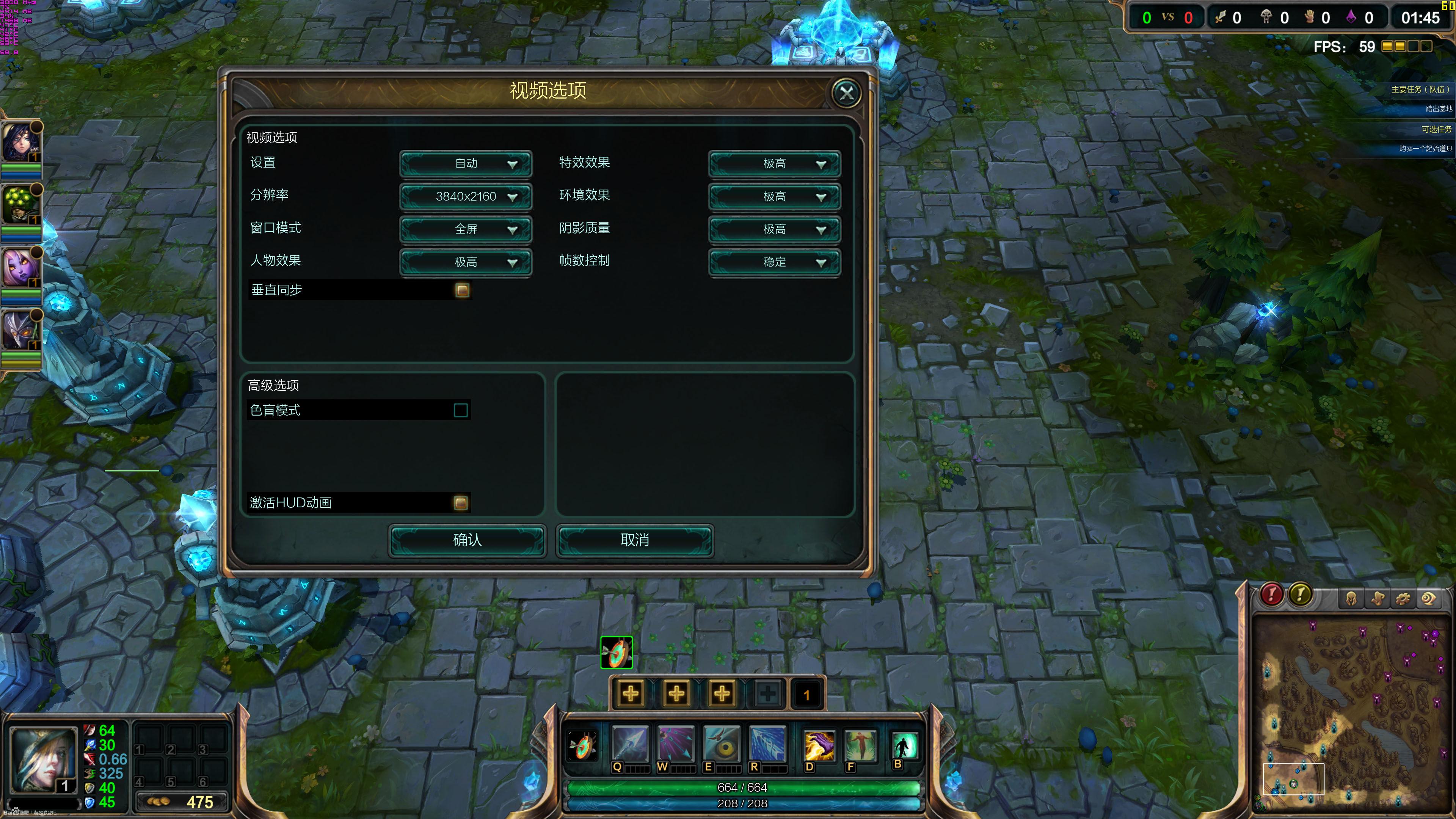
Task: Open the 特效效果 quality dropdown
Action: [774, 164]
